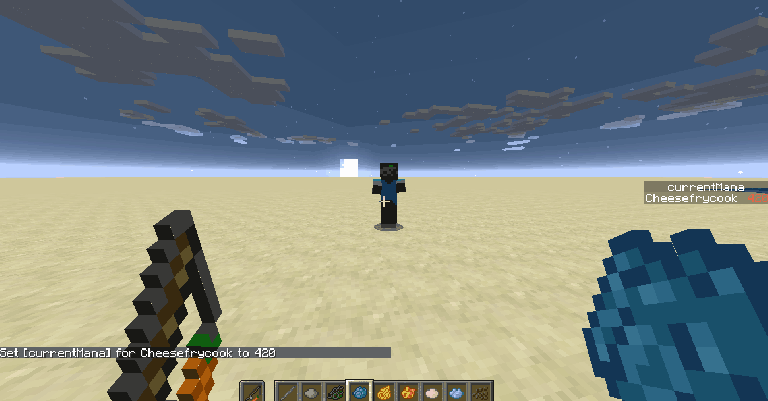Select the dark green and black item slot

[x=335, y=392]
